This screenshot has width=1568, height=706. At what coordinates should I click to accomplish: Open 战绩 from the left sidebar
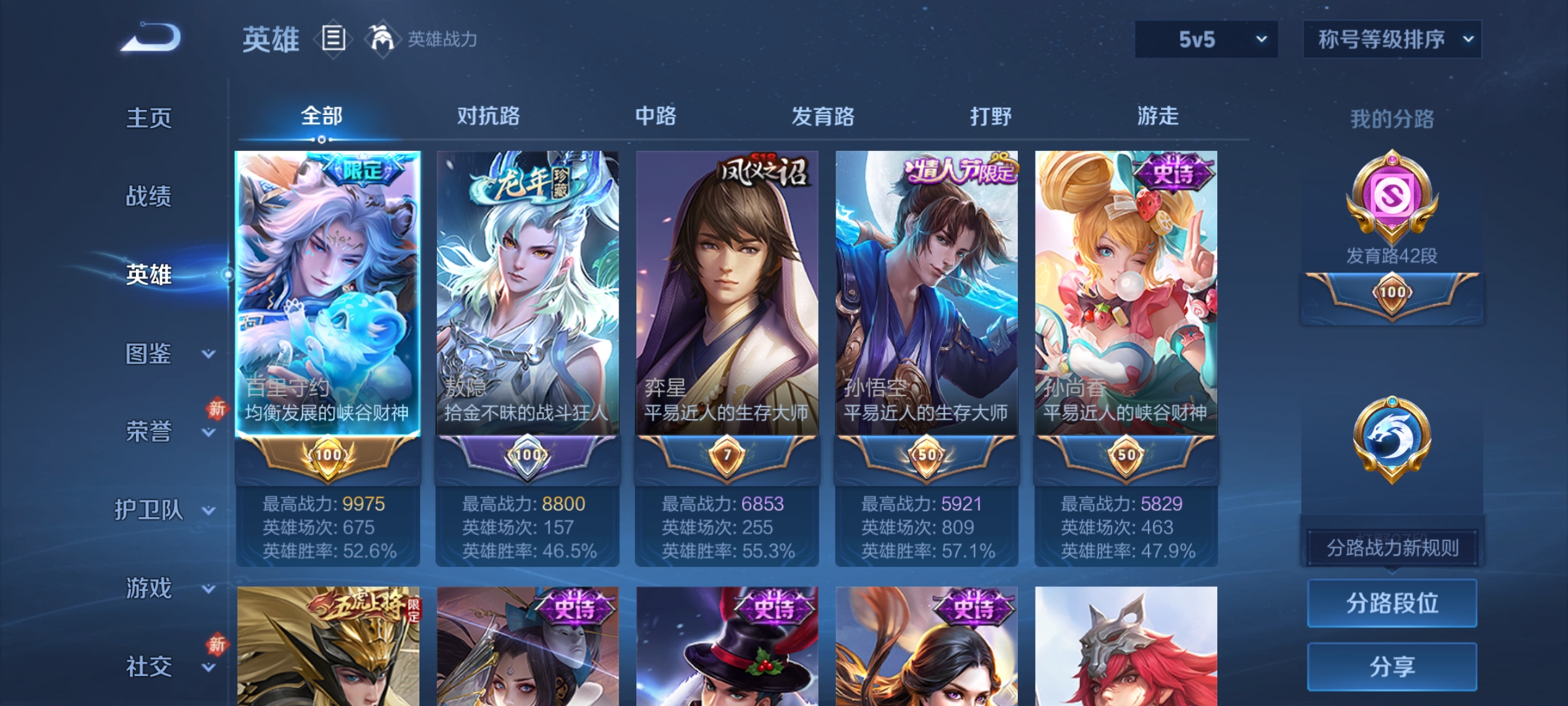pos(149,197)
